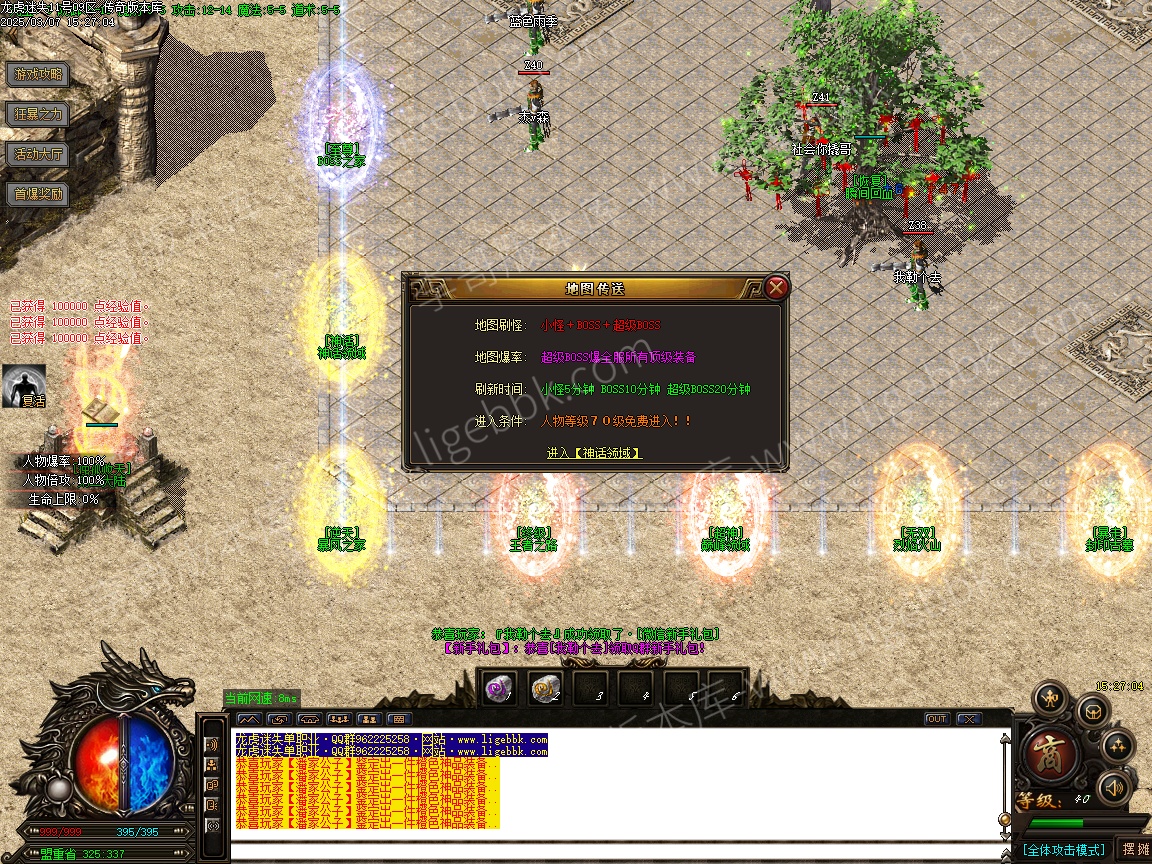The image size is (1152, 864).
Task: Click the red 商 shop button
Action: click(x=1051, y=752)
